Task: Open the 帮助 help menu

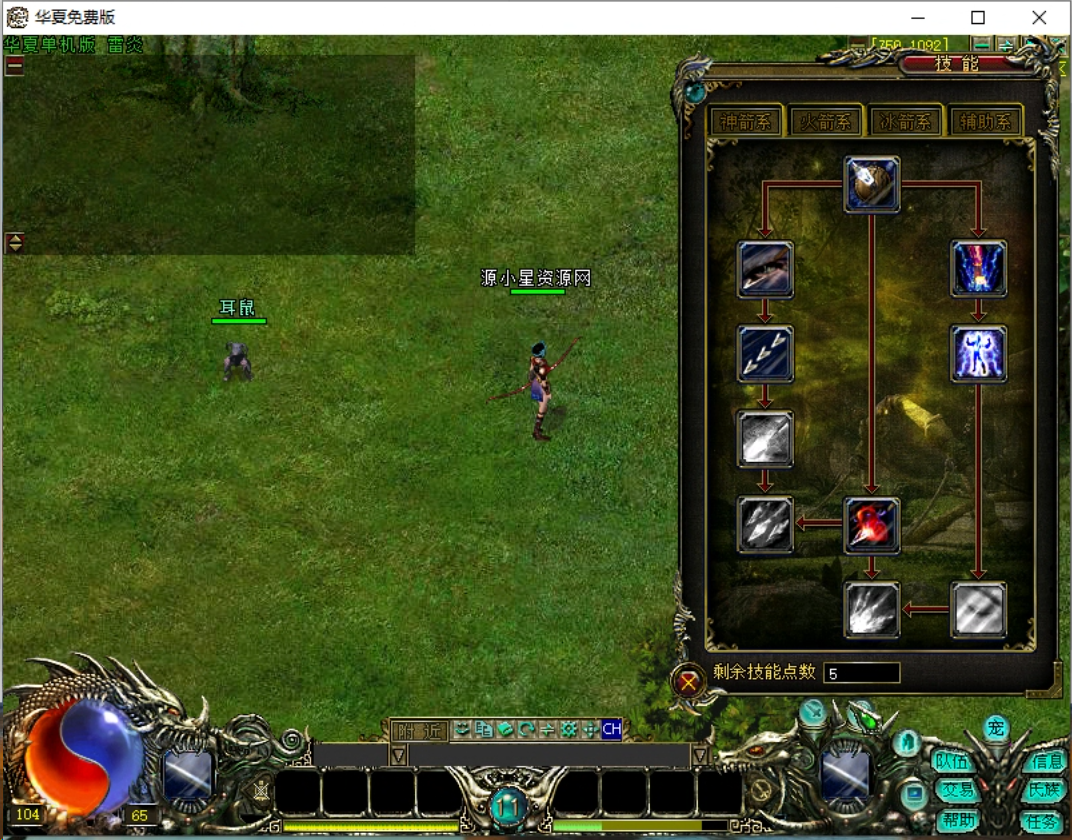Action: tap(957, 820)
